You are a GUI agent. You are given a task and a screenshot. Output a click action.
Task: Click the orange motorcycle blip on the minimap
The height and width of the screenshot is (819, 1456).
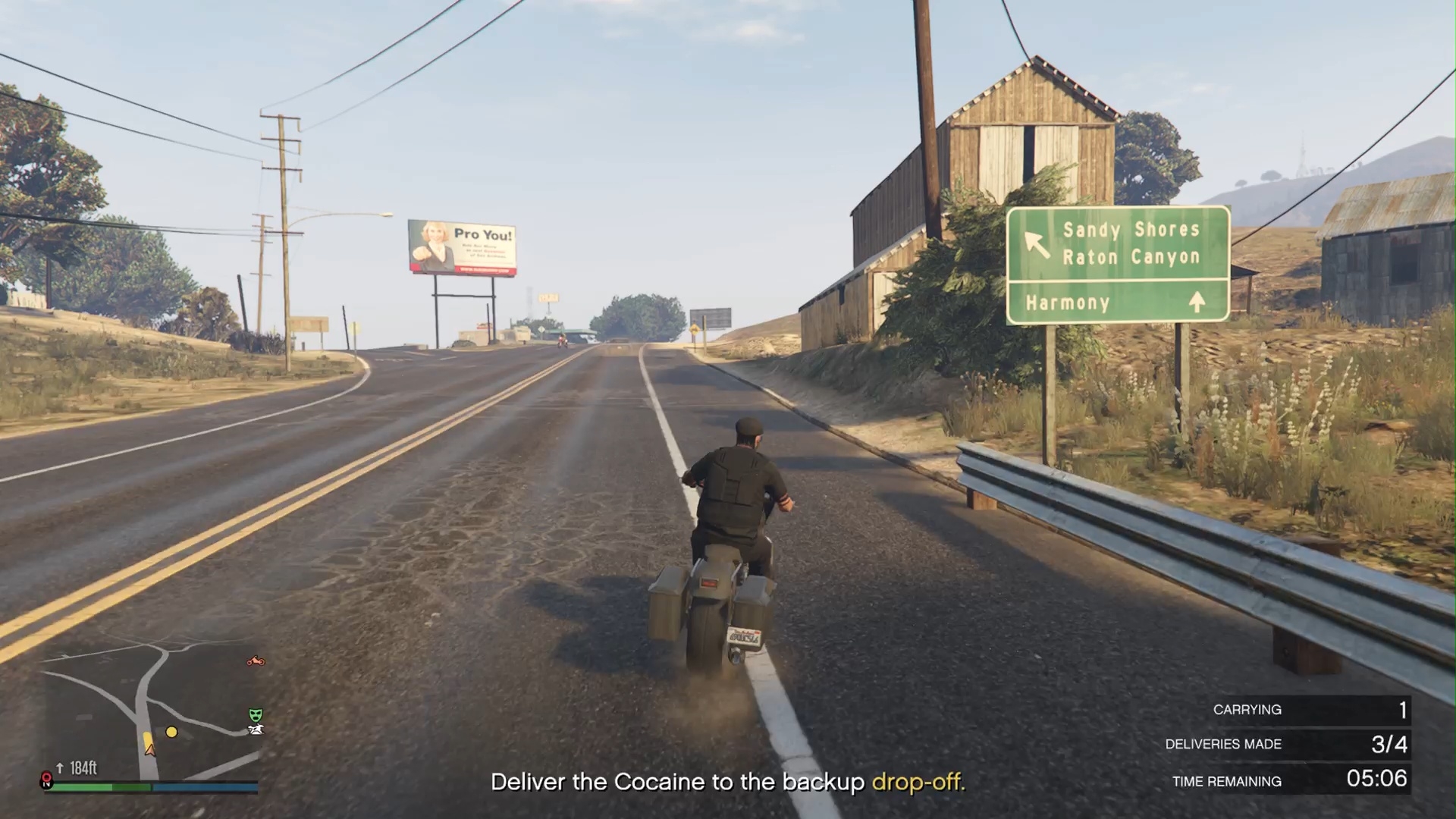click(x=256, y=661)
